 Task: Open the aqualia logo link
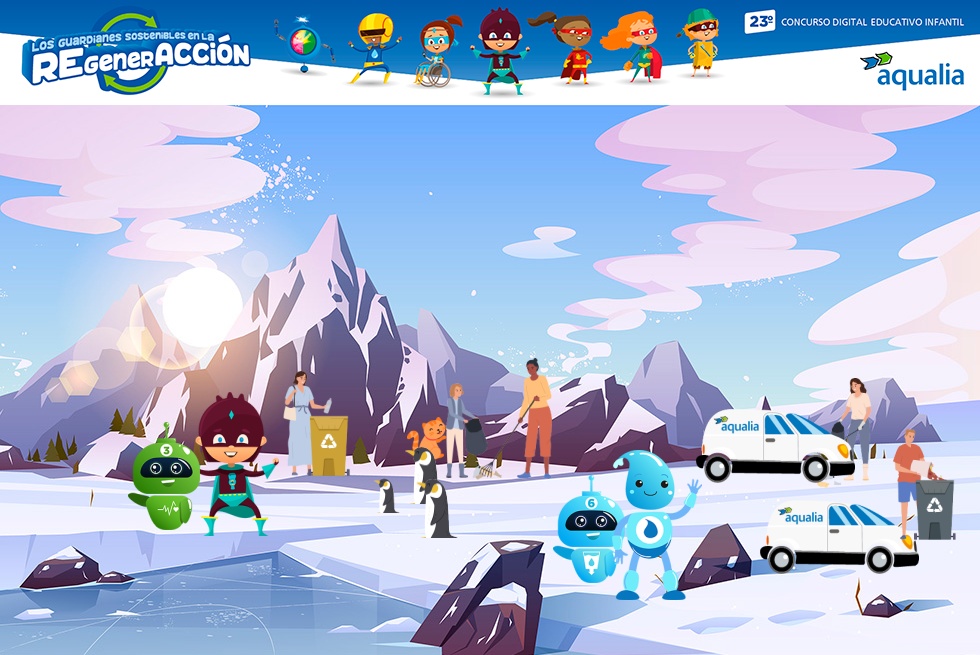(911, 69)
